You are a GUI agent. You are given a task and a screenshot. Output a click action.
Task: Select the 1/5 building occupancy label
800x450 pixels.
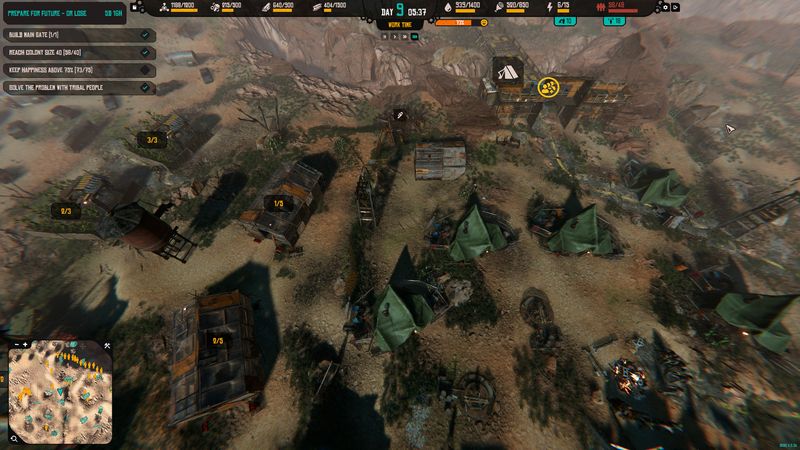click(278, 203)
